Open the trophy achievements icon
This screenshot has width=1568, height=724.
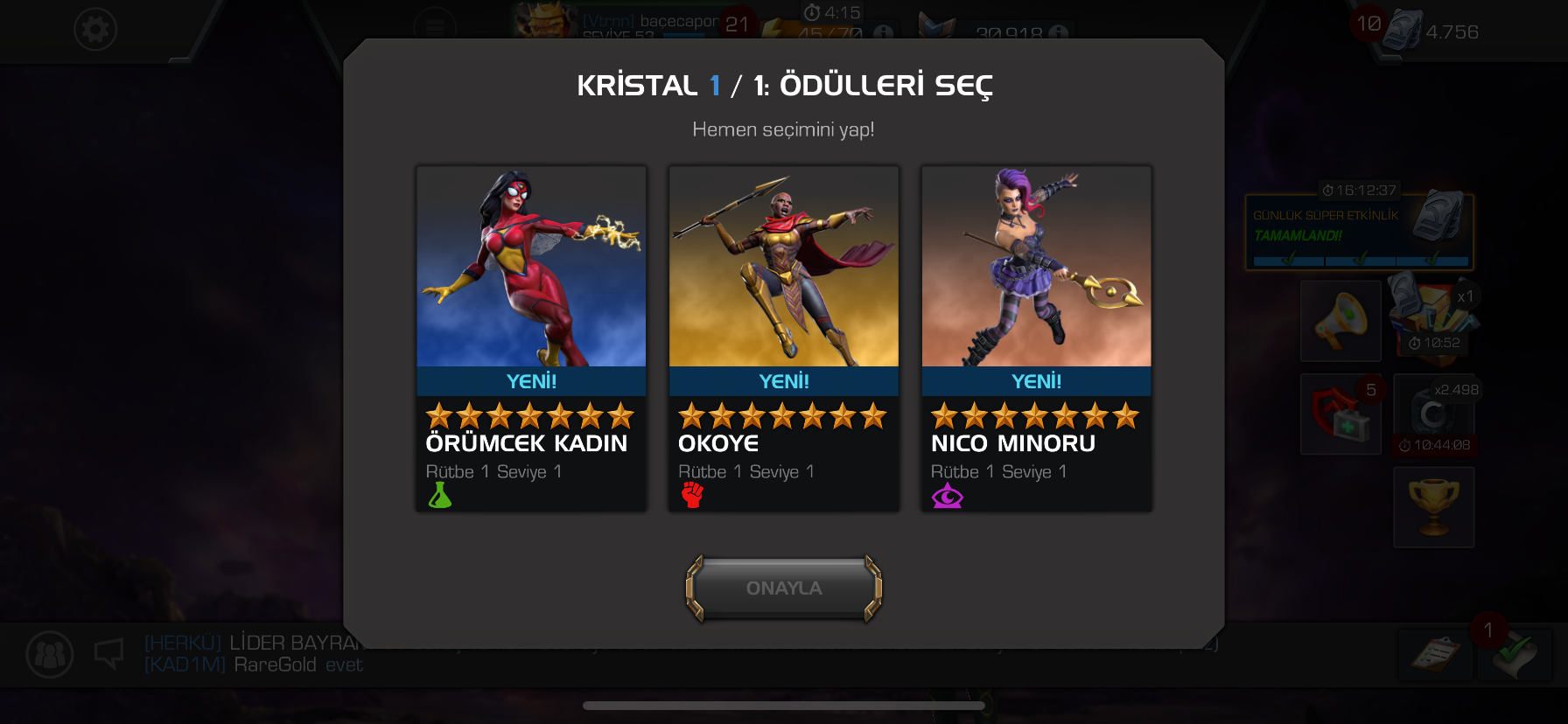click(1433, 507)
